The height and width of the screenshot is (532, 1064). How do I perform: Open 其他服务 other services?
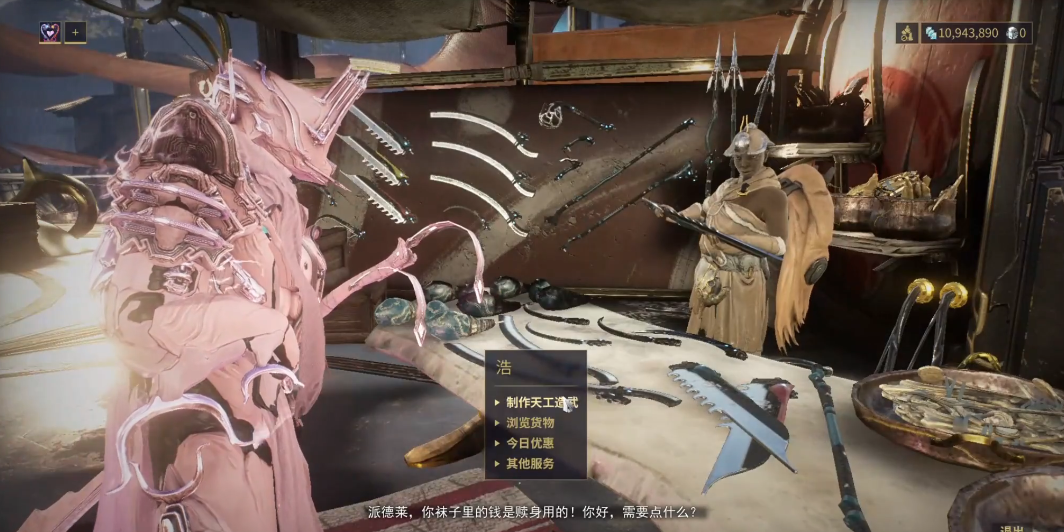[x=530, y=464]
